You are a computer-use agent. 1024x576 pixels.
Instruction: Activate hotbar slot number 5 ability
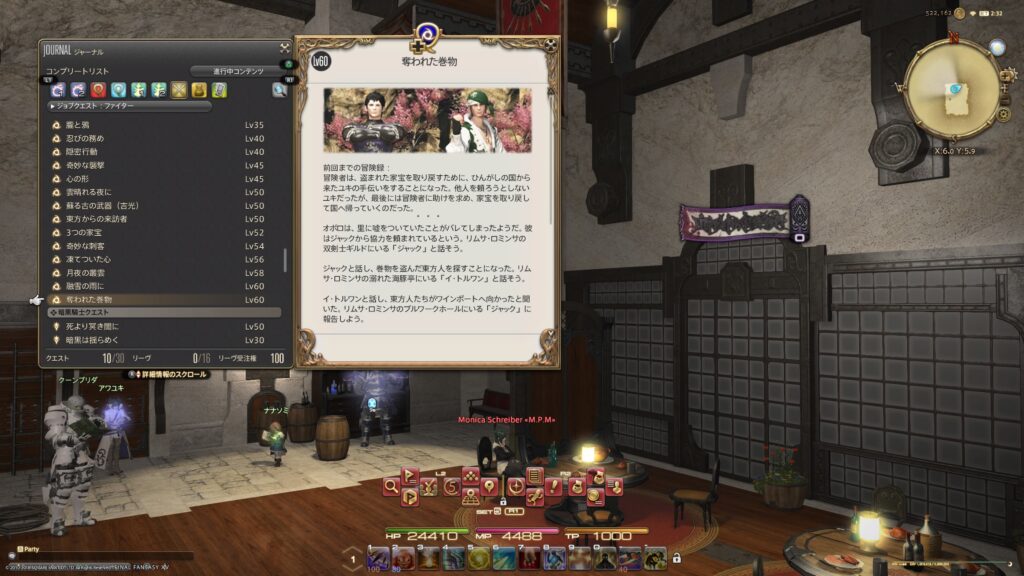click(x=478, y=558)
